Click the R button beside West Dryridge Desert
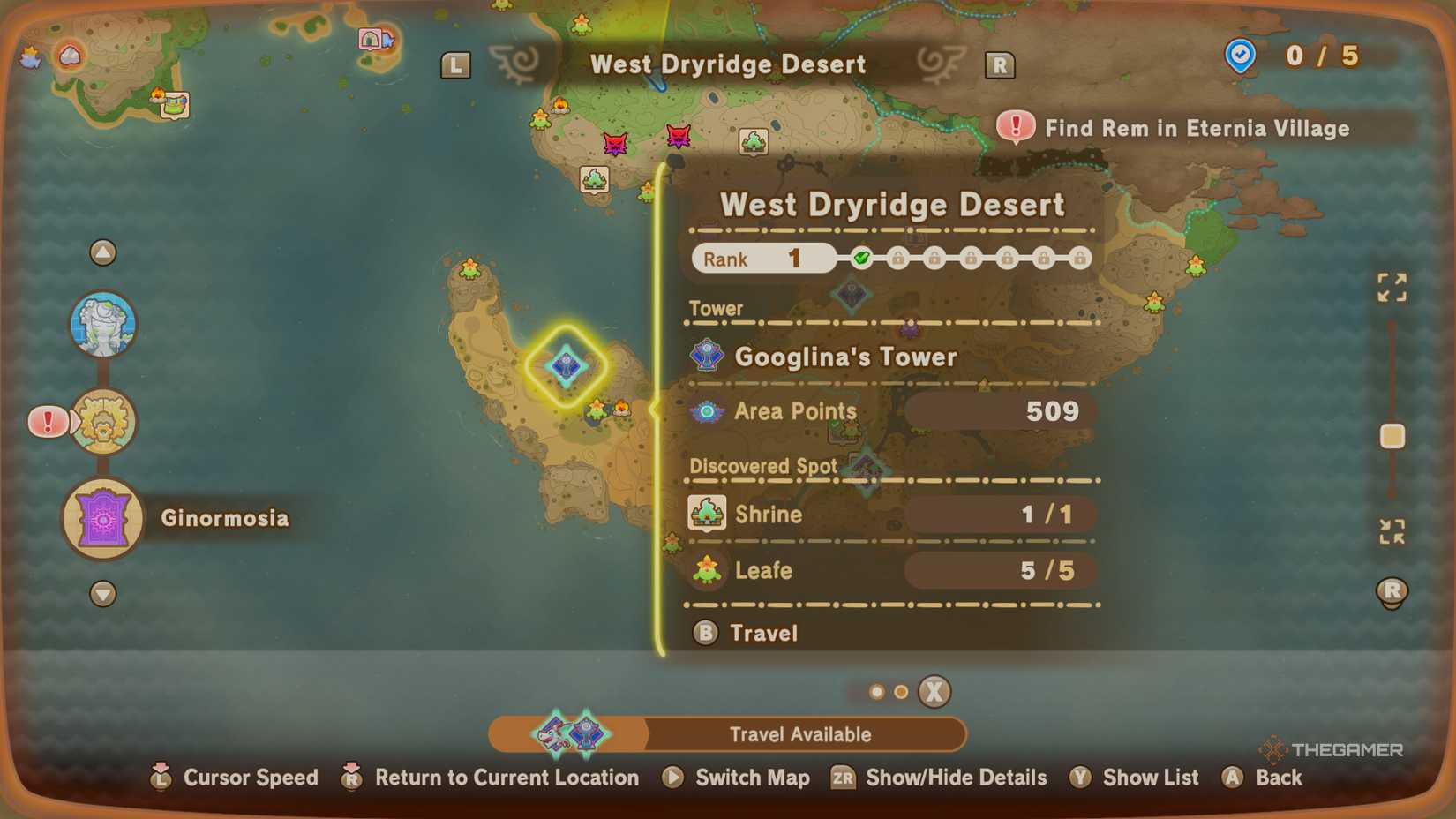Image resolution: width=1456 pixels, height=819 pixels. (1000, 64)
